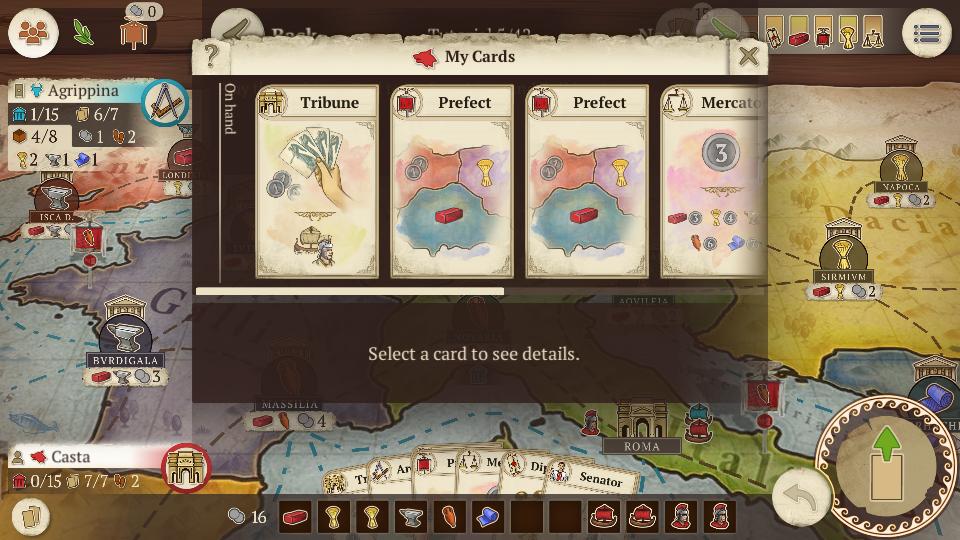Image resolution: width=960 pixels, height=540 pixels.
Task: Choose the Mercator card
Action: [x=714, y=181]
